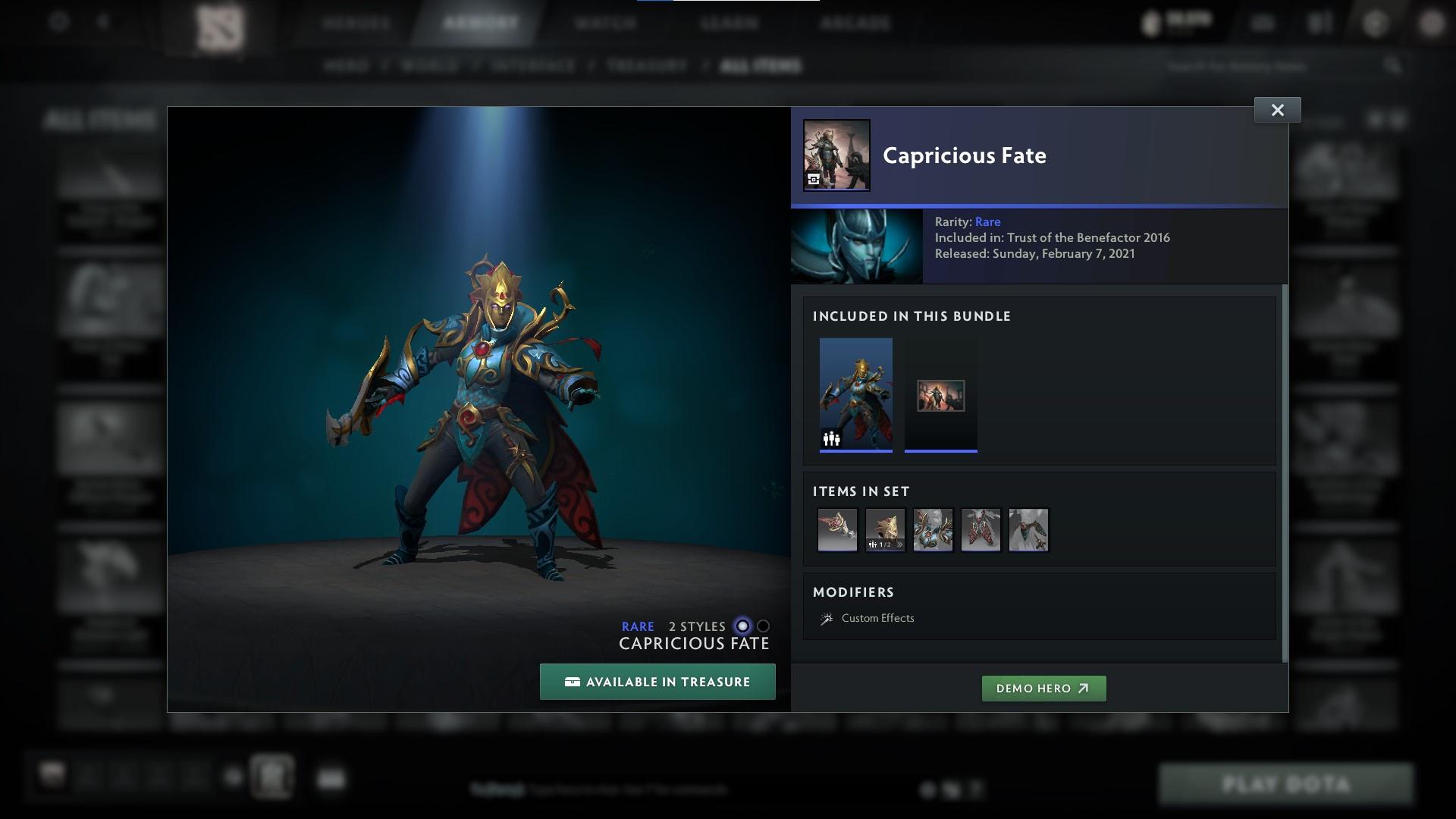Click the AVAILABLE IN TREASURE button

pyautogui.click(x=657, y=681)
